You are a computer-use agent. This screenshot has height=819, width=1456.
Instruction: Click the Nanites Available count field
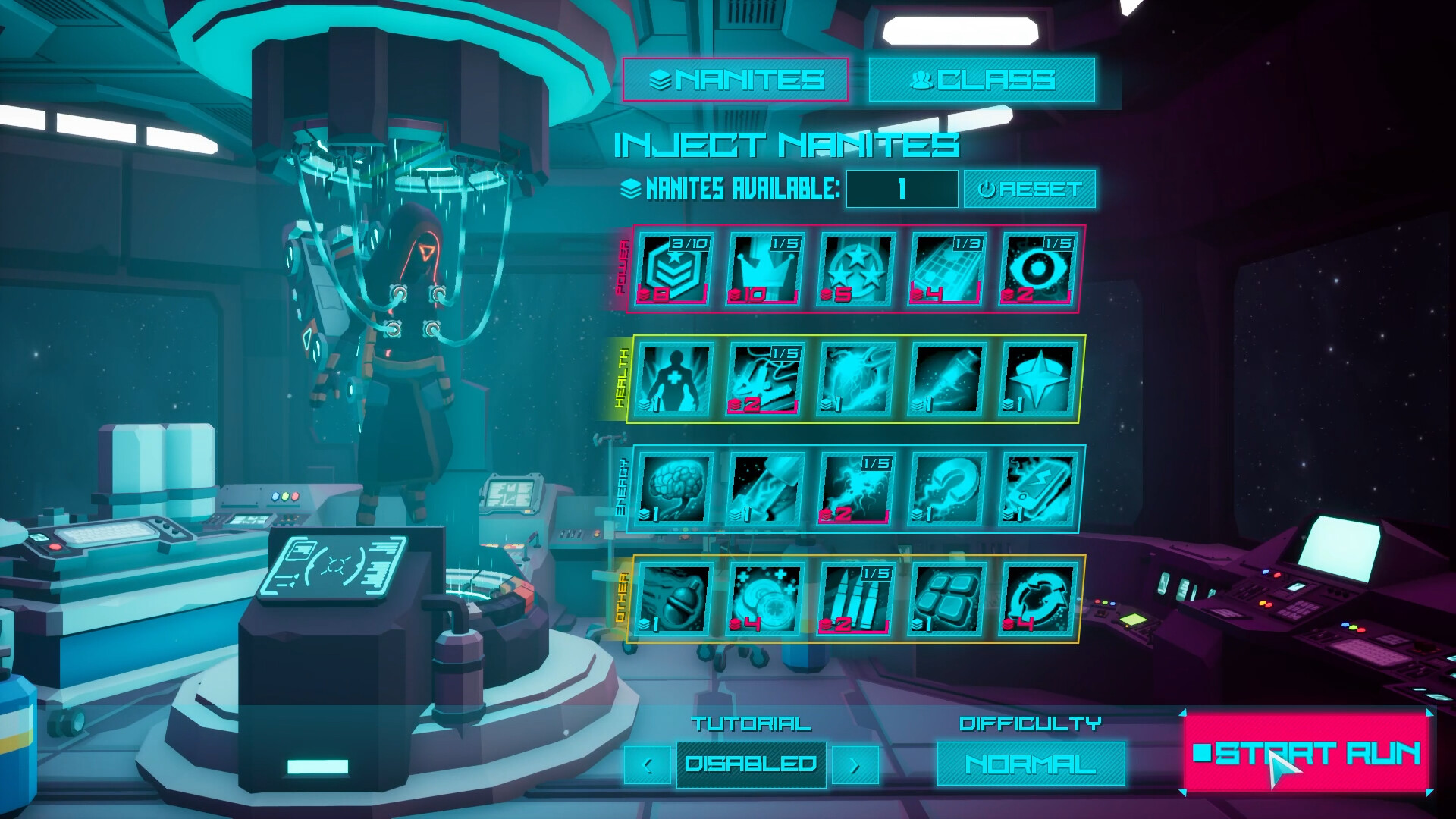click(902, 189)
